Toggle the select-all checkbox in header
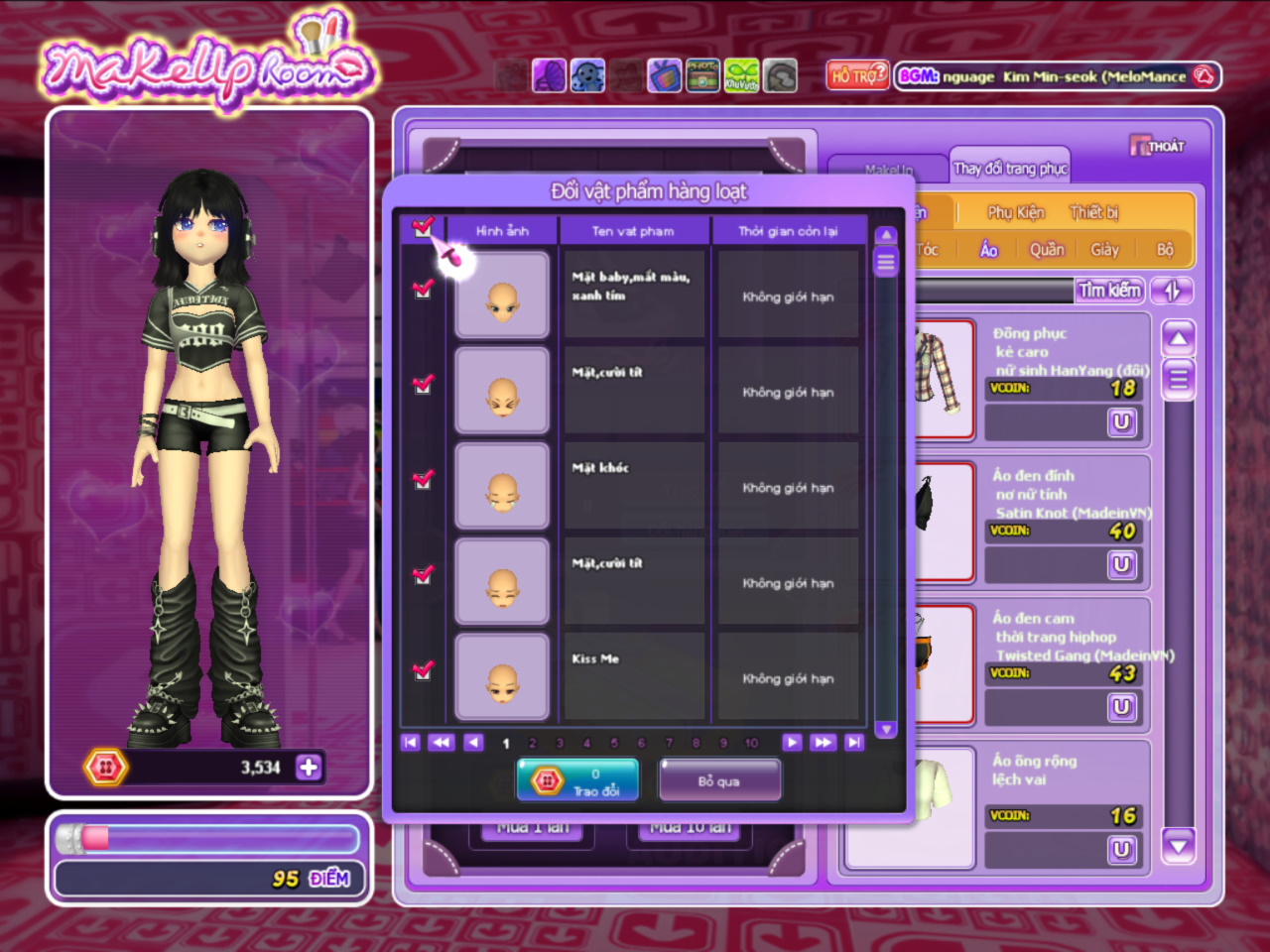The width and height of the screenshot is (1270, 952). [424, 227]
